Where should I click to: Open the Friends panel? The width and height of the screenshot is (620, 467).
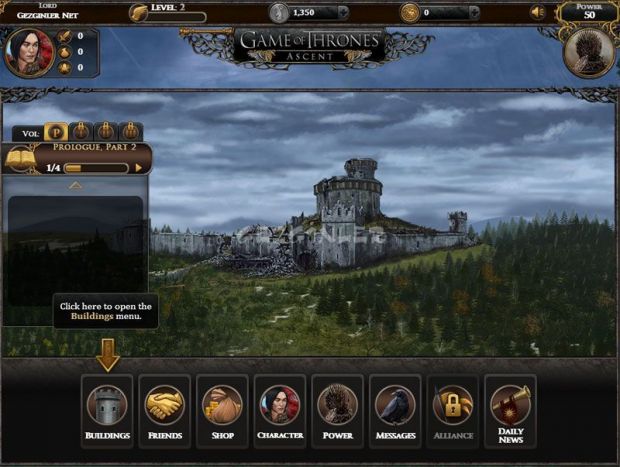164,411
